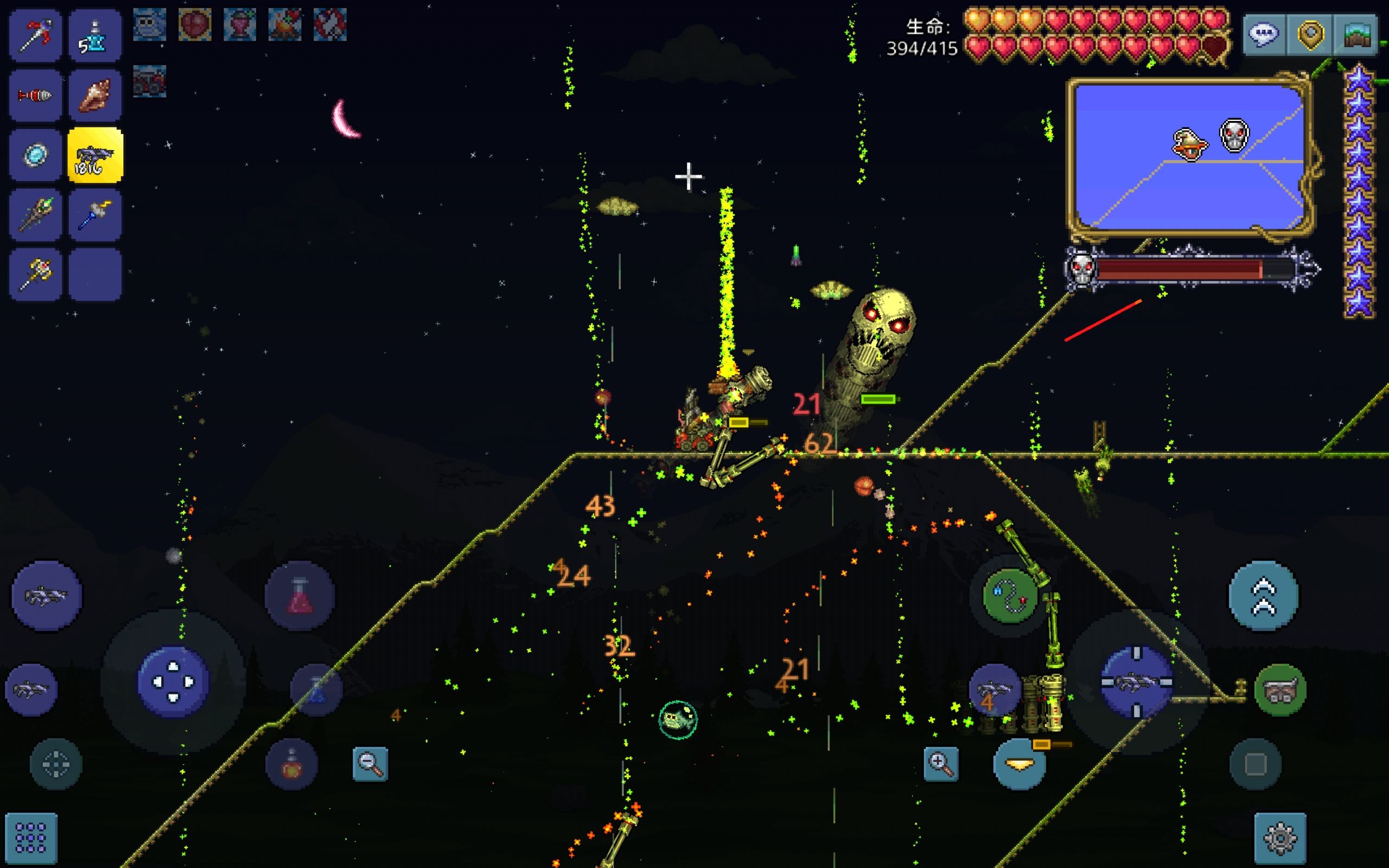Use the blue mana potion quick button
This screenshot has height=868, width=1389.
[x=316, y=690]
